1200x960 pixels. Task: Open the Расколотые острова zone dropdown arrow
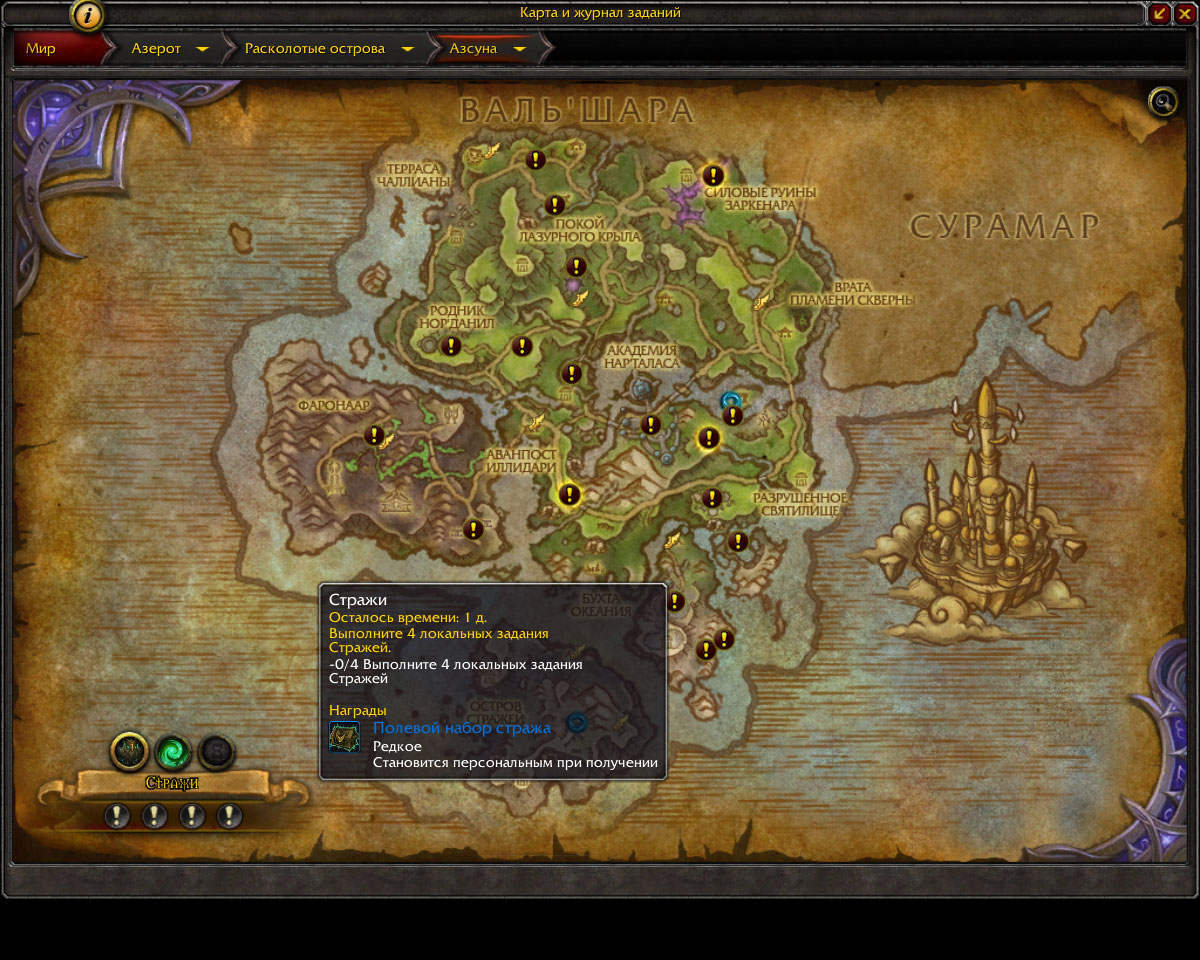(407, 49)
